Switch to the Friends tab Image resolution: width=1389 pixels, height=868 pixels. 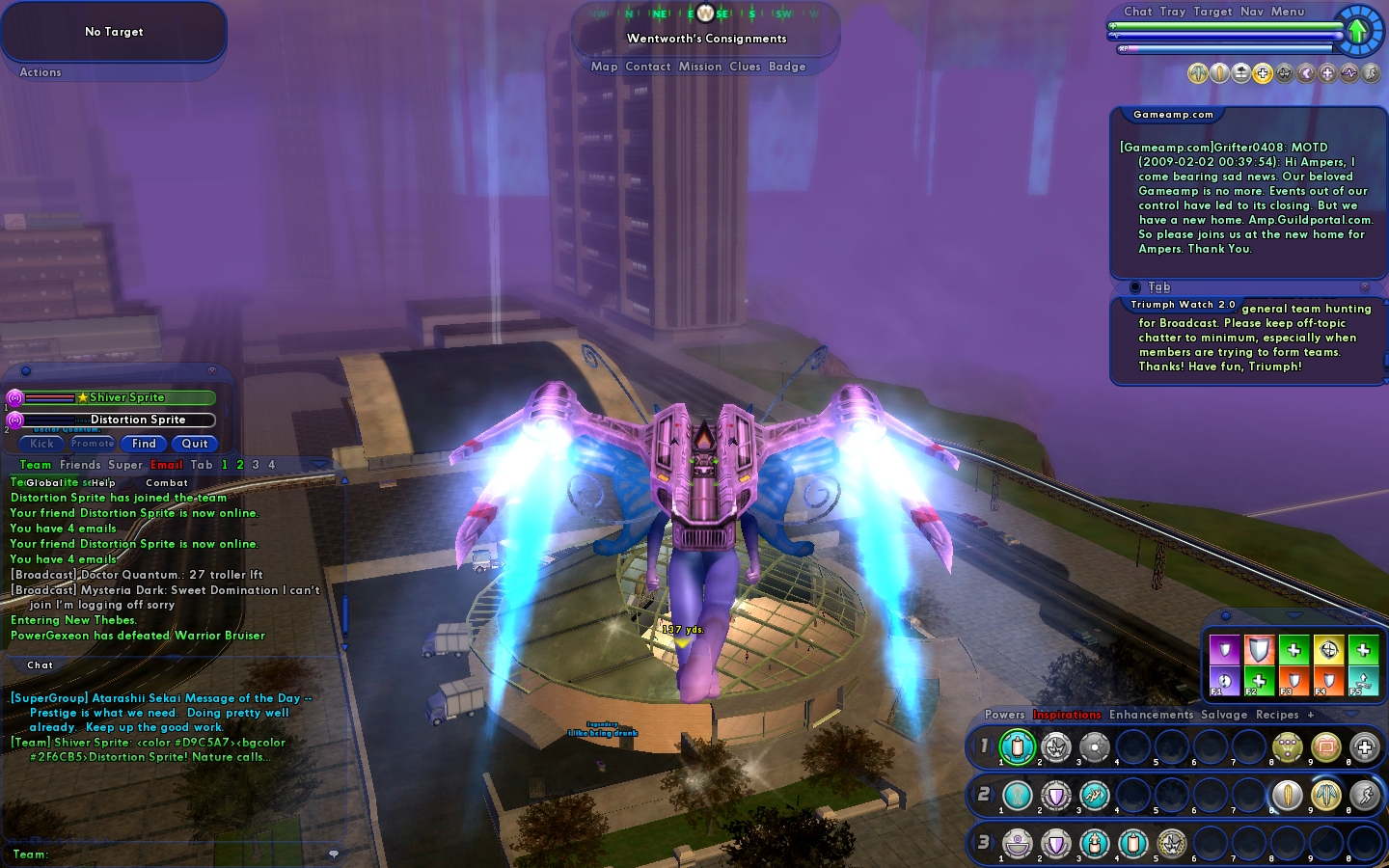[x=78, y=465]
